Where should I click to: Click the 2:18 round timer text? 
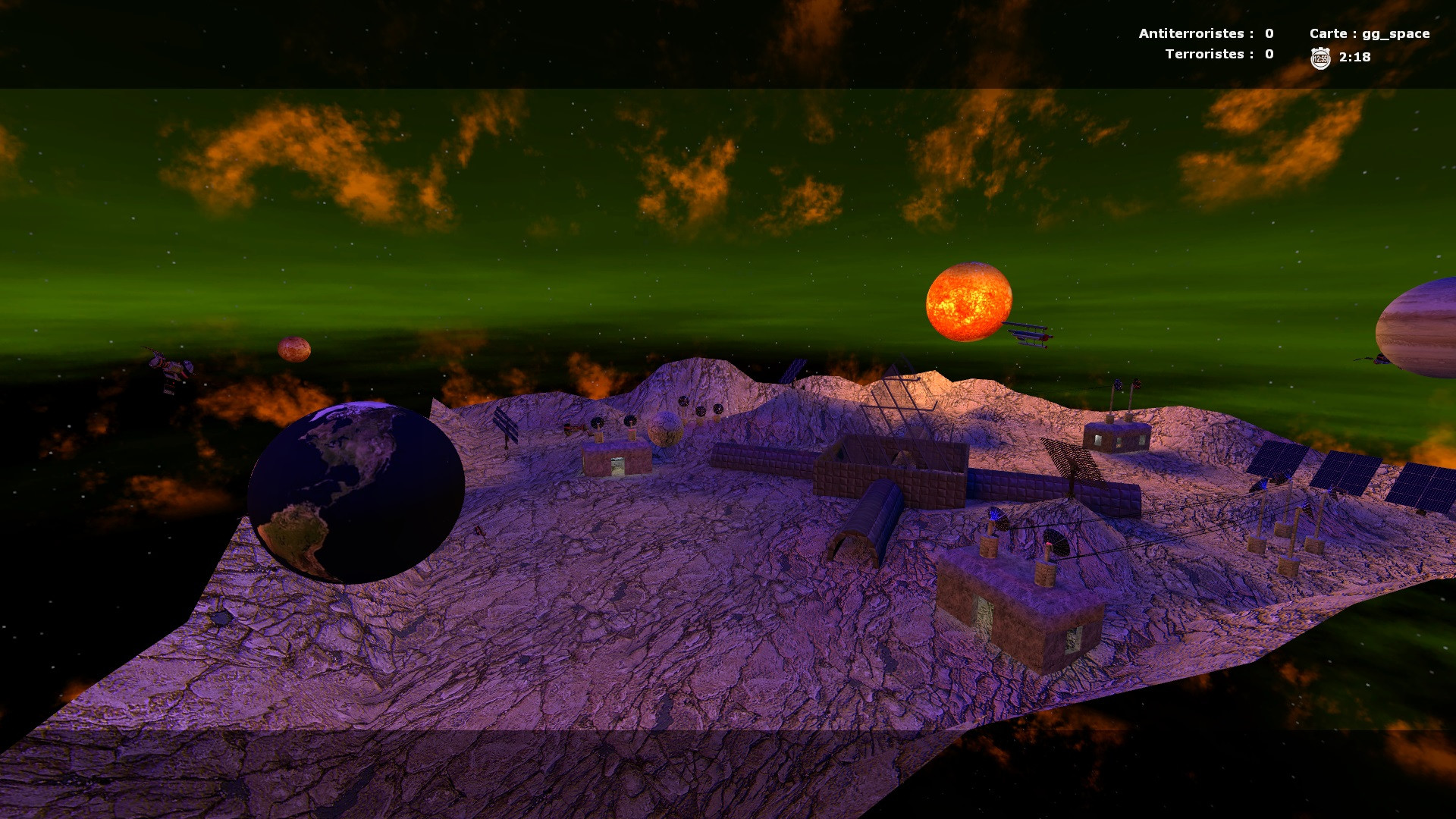(x=1354, y=56)
